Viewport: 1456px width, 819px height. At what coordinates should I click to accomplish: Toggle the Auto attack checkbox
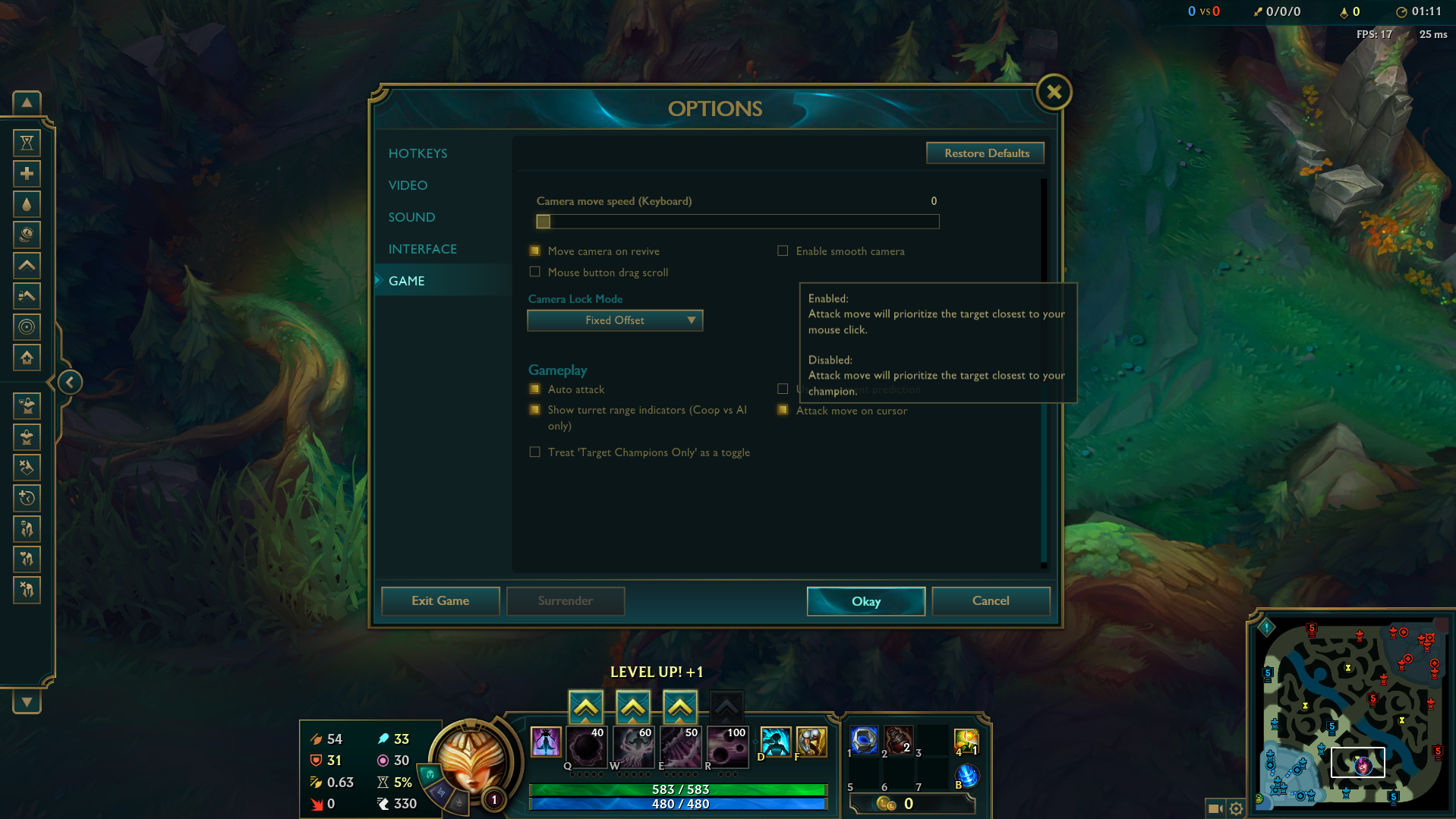[x=535, y=389]
